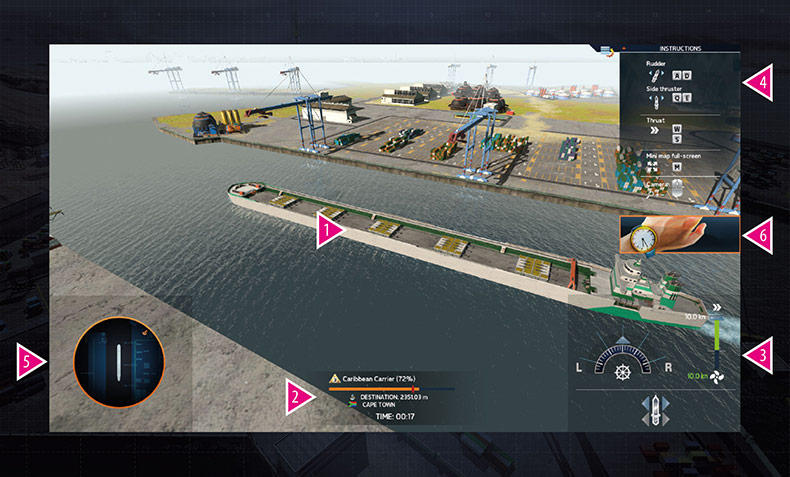The width and height of the screenshot is (790, 477).
Task: Open the wristwatch time thumbnail
Action: 679,237
